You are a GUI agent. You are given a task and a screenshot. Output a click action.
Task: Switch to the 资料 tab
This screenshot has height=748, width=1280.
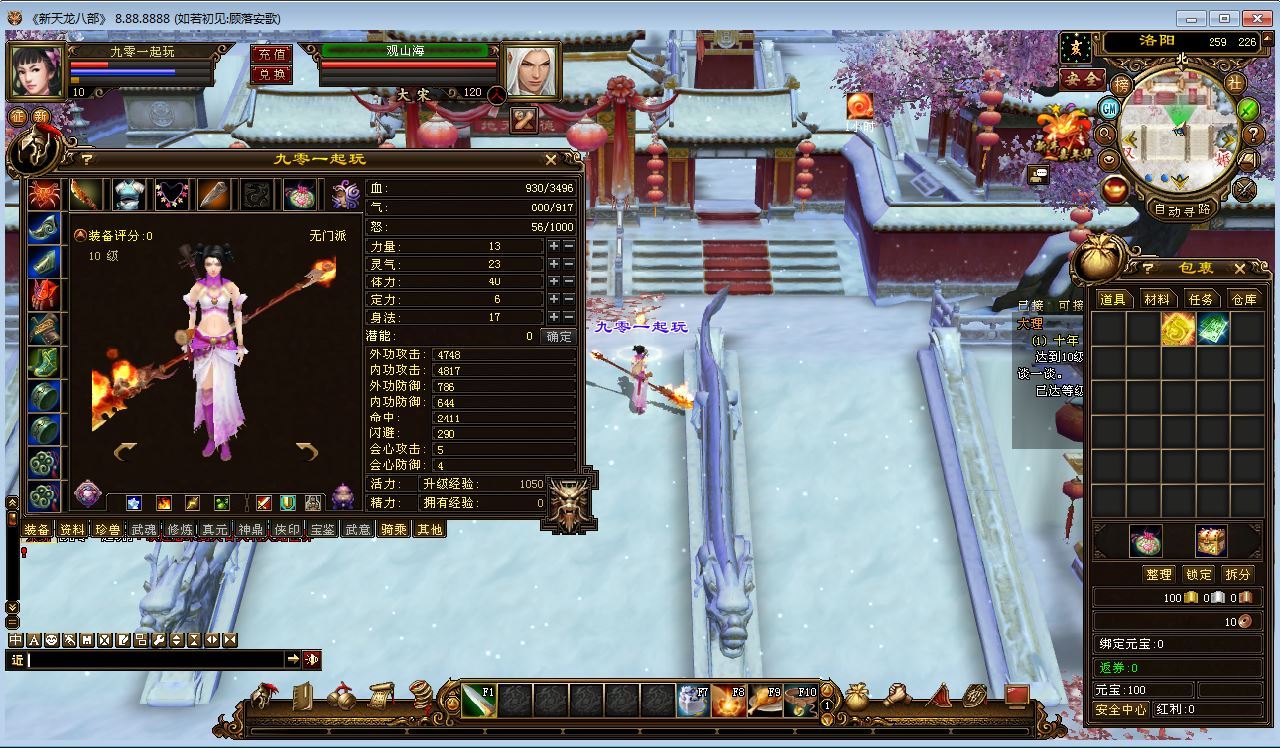pos(72,530)
